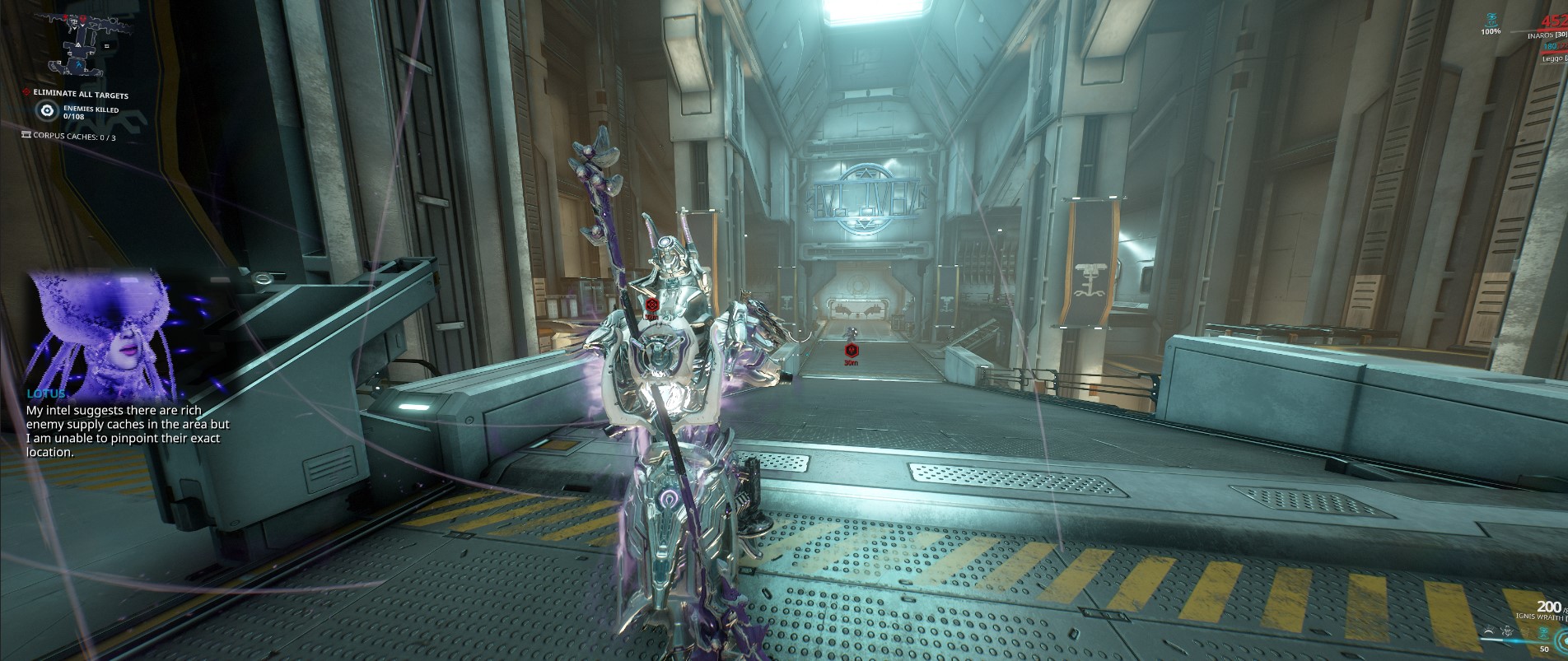Select the companion icon above the 100% indicator
The height and width of the screenshot is (661, 1568).
pyautogui.click(x=1492, y=18)
